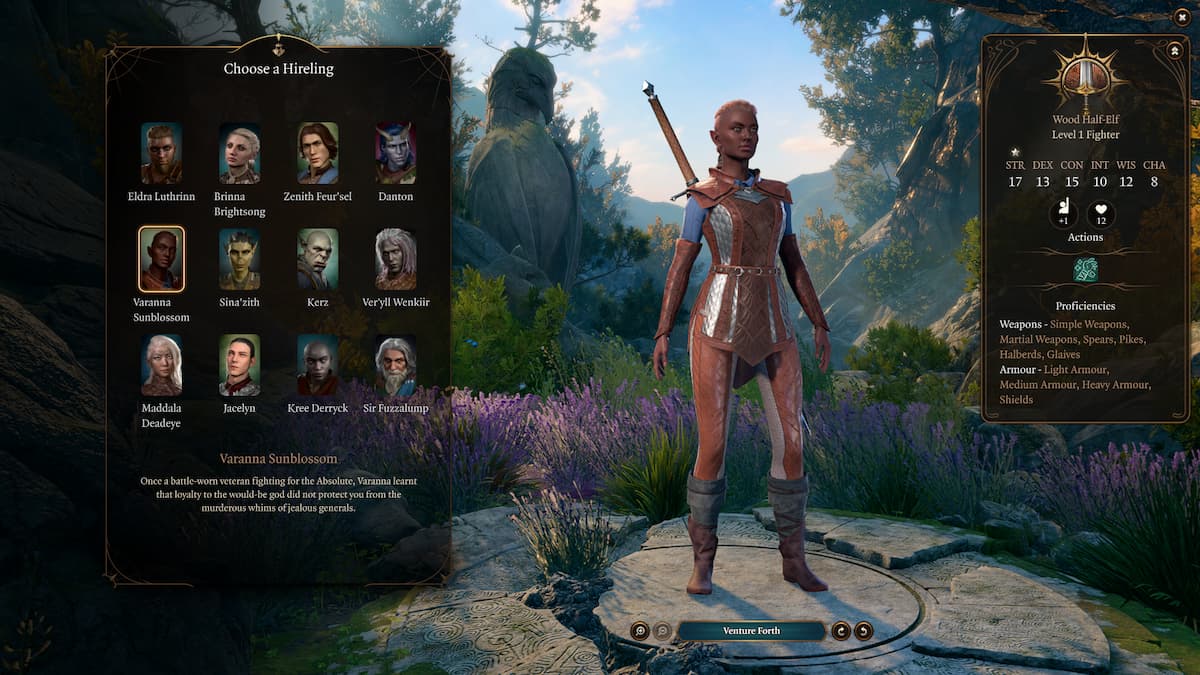Rotate the character model clockwise
1200x675 pixels.
coord(841,631)
